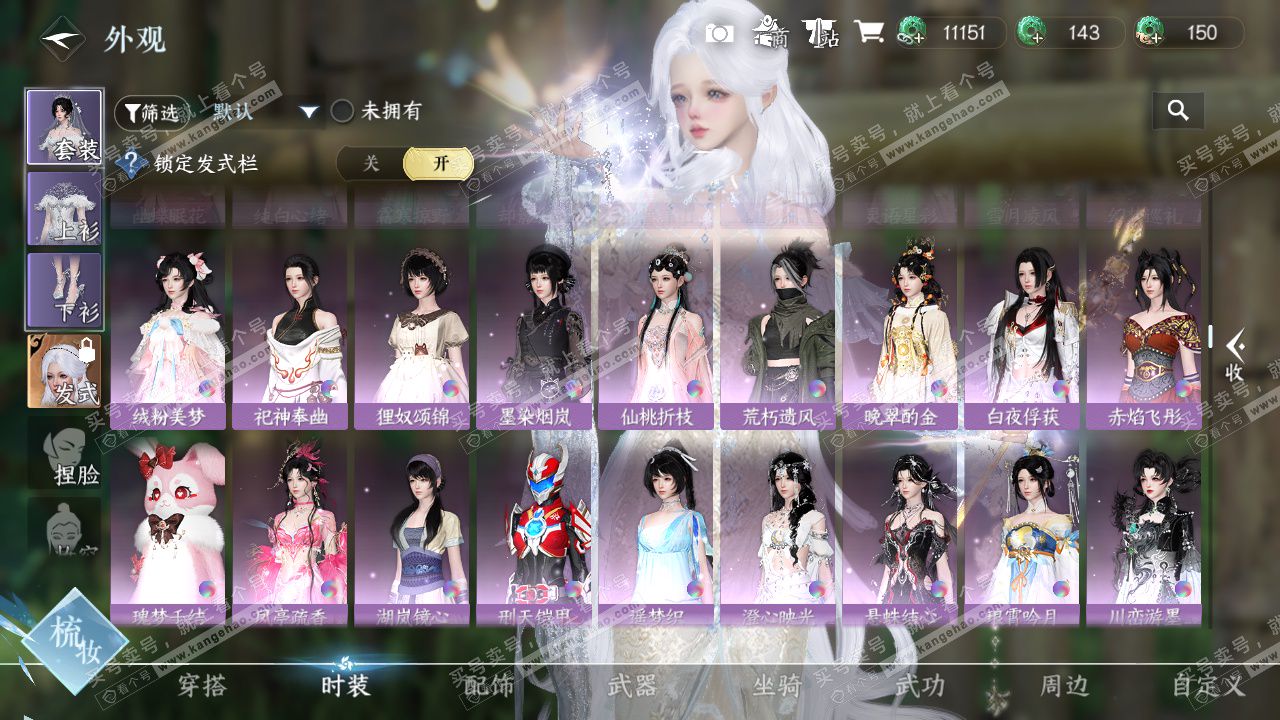Open the 发式 hairstyle category
1280x720 pixels.
[x=64, y=371]
